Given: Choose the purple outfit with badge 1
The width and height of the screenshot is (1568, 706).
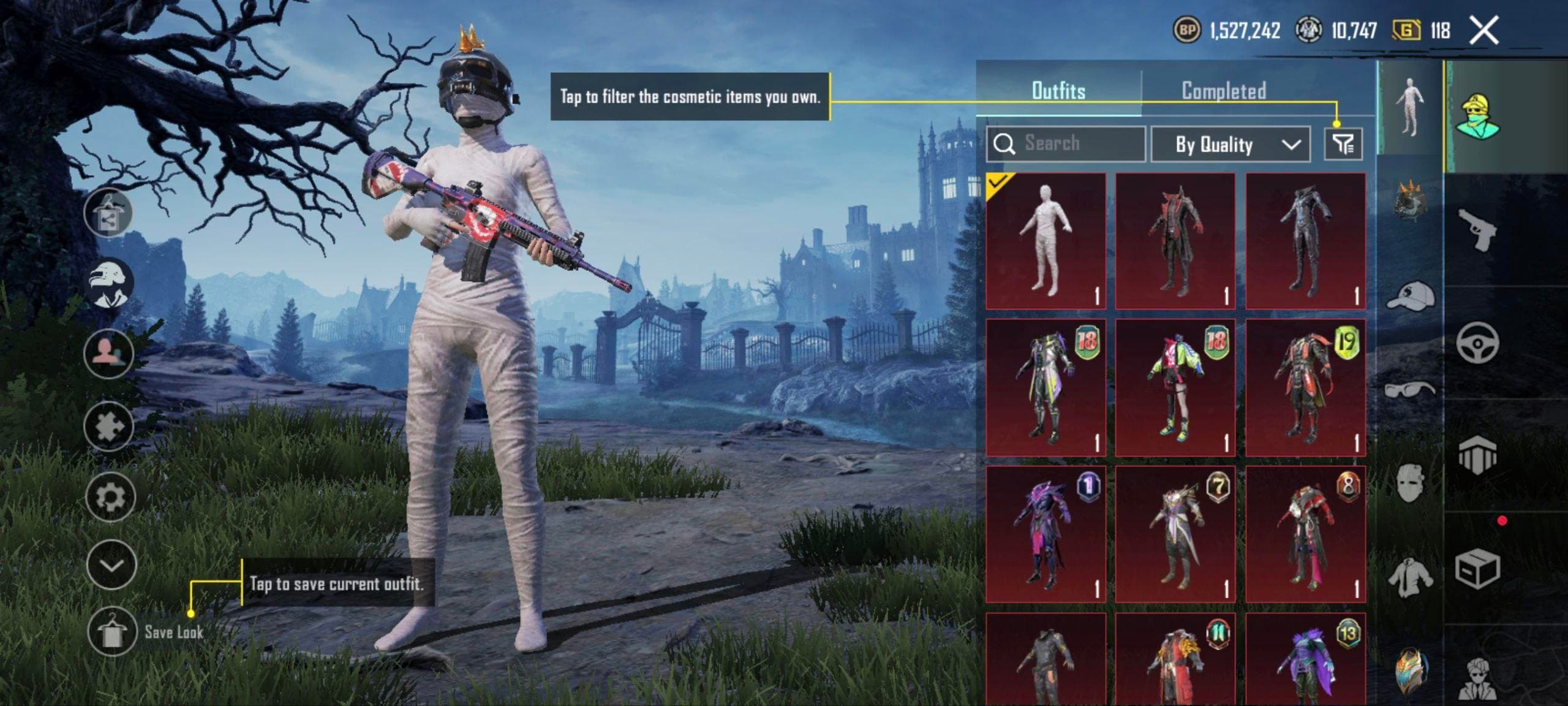Looking at the screenshot, I should pyautogui.click(x=1046, y=534).
